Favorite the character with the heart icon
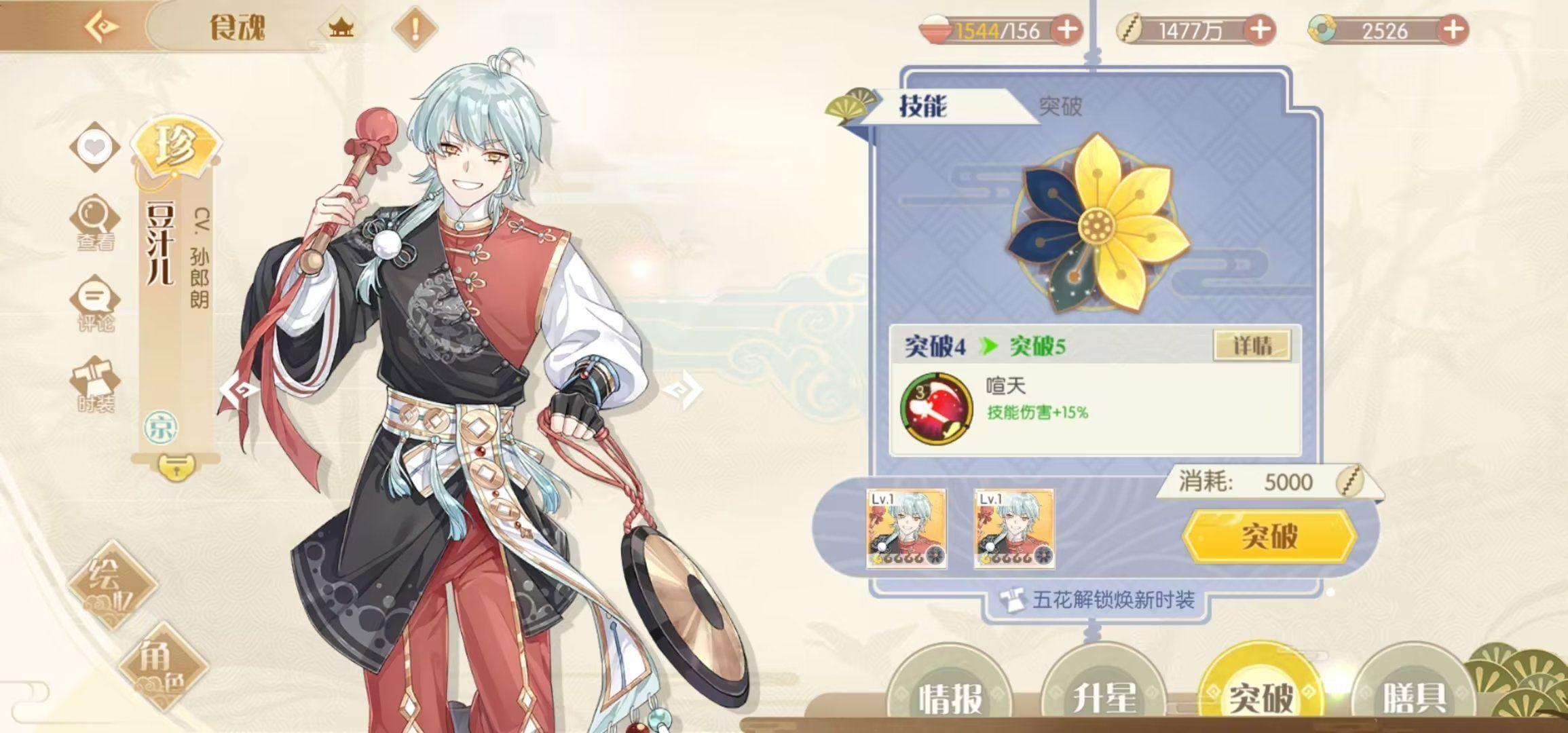The height and width of the screenshot is (733, 1568). pyautogui.click(x=94, y=147)
